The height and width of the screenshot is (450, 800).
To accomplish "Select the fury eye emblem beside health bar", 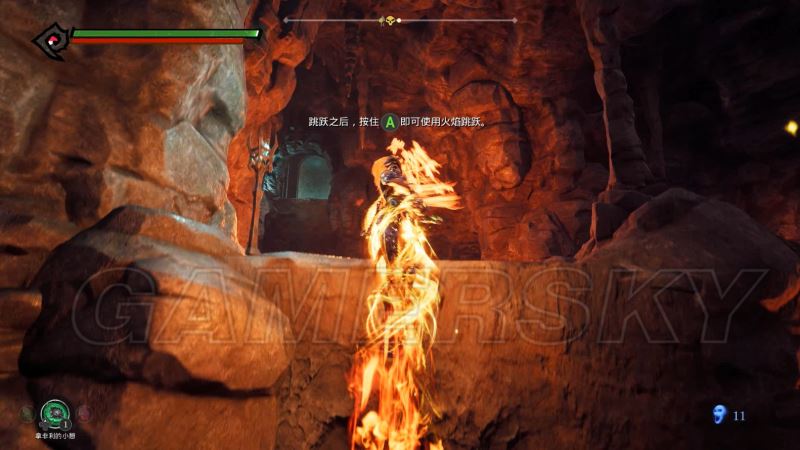I will [x=49, y=38].
